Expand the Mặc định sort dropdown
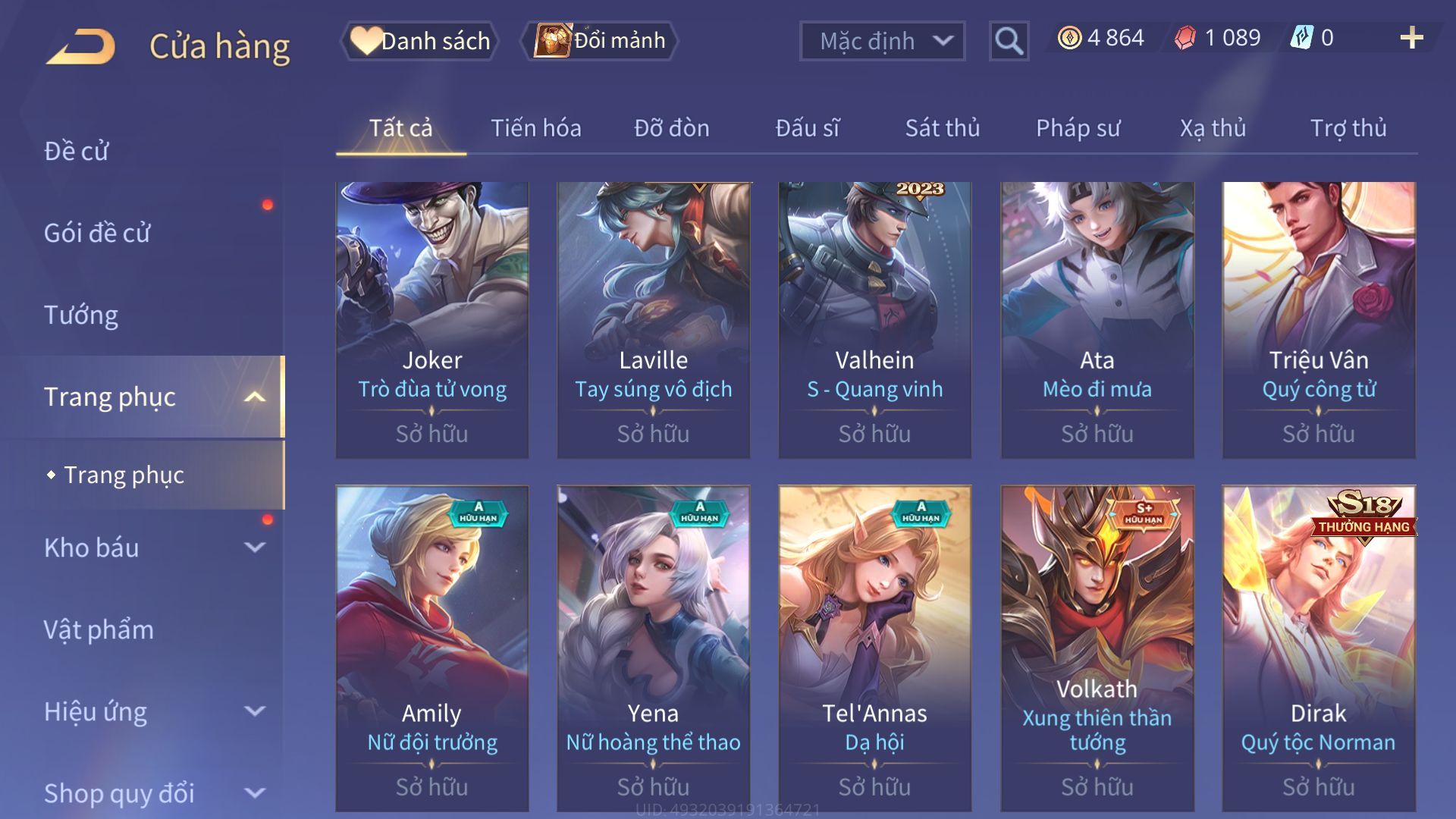This screenshot has height=819, width=1456. (x=882, y=41)
